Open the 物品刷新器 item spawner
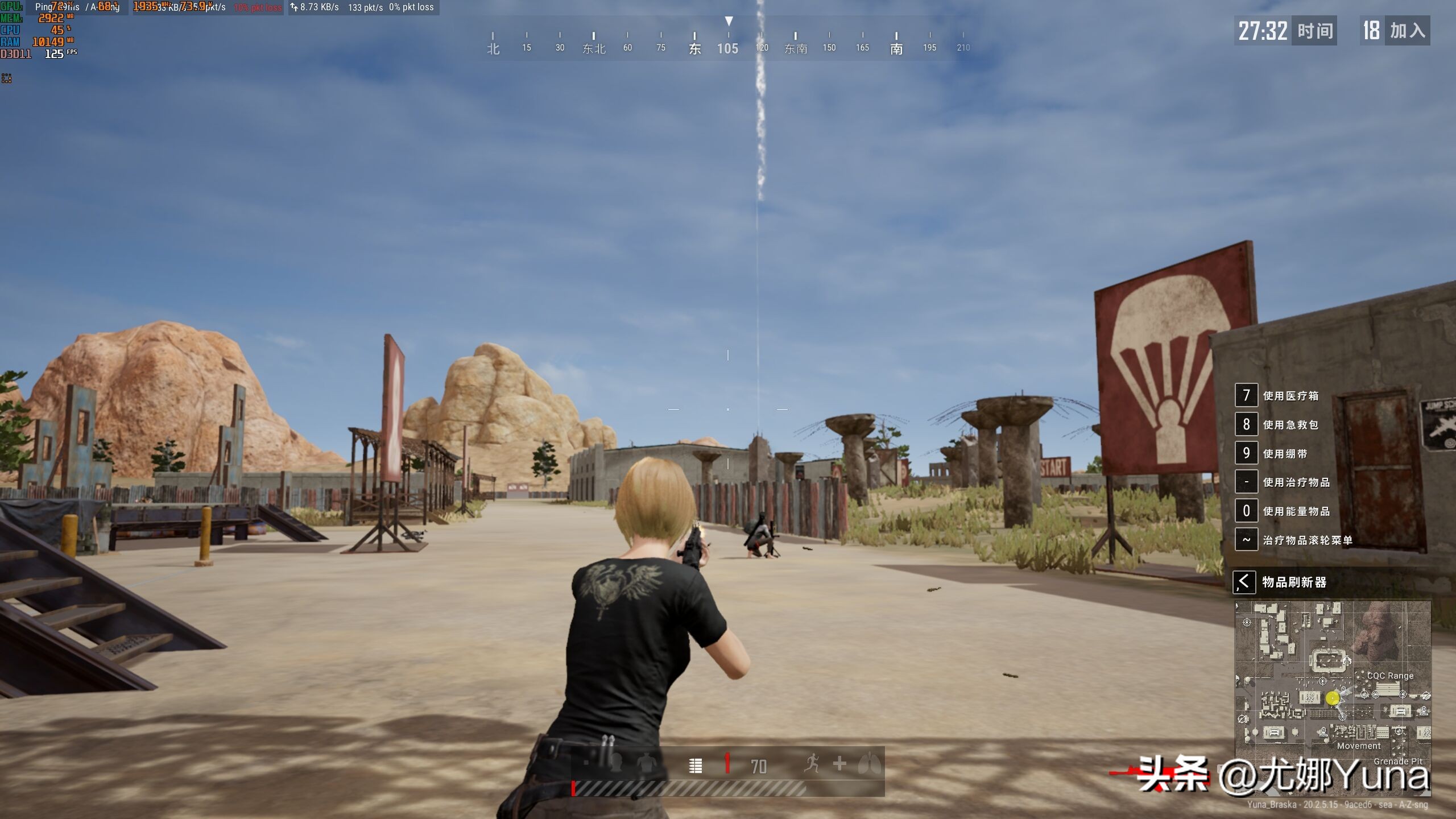 click(x=1294, y=582)
